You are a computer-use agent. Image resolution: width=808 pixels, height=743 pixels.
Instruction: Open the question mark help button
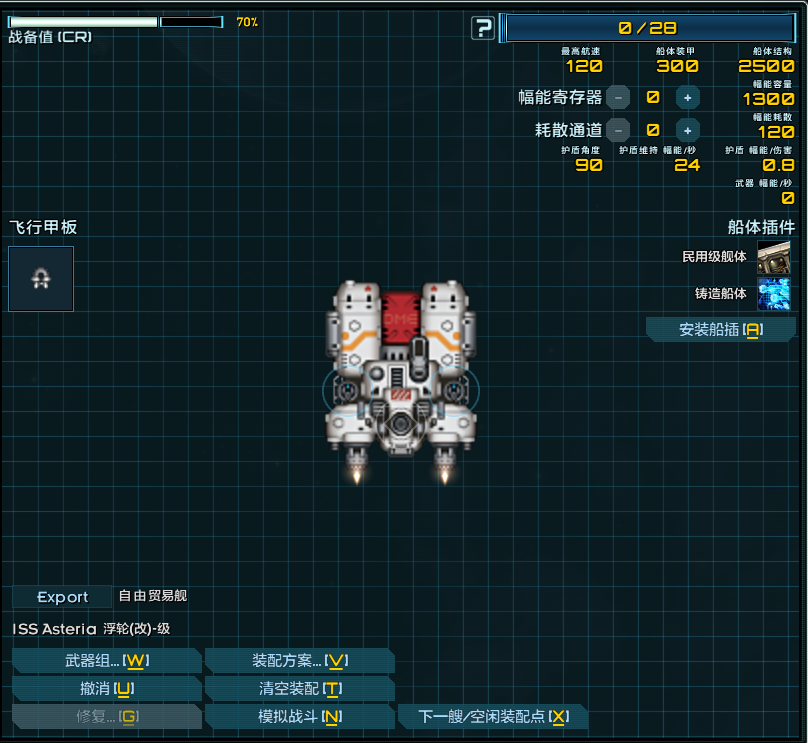[483, 28]
